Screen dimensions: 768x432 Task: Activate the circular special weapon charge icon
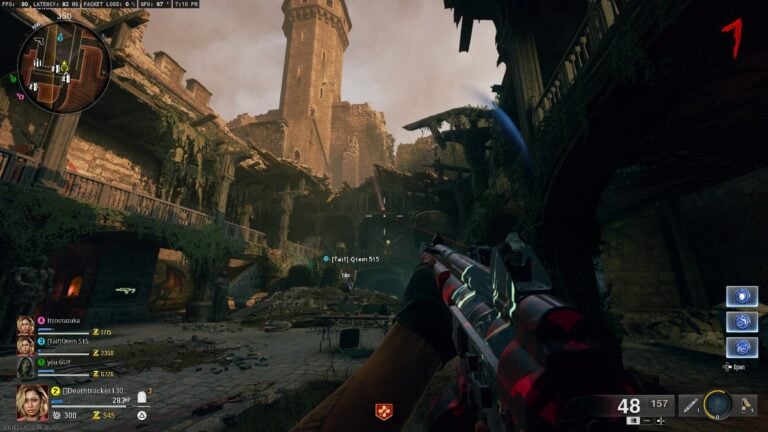[717, 404]
